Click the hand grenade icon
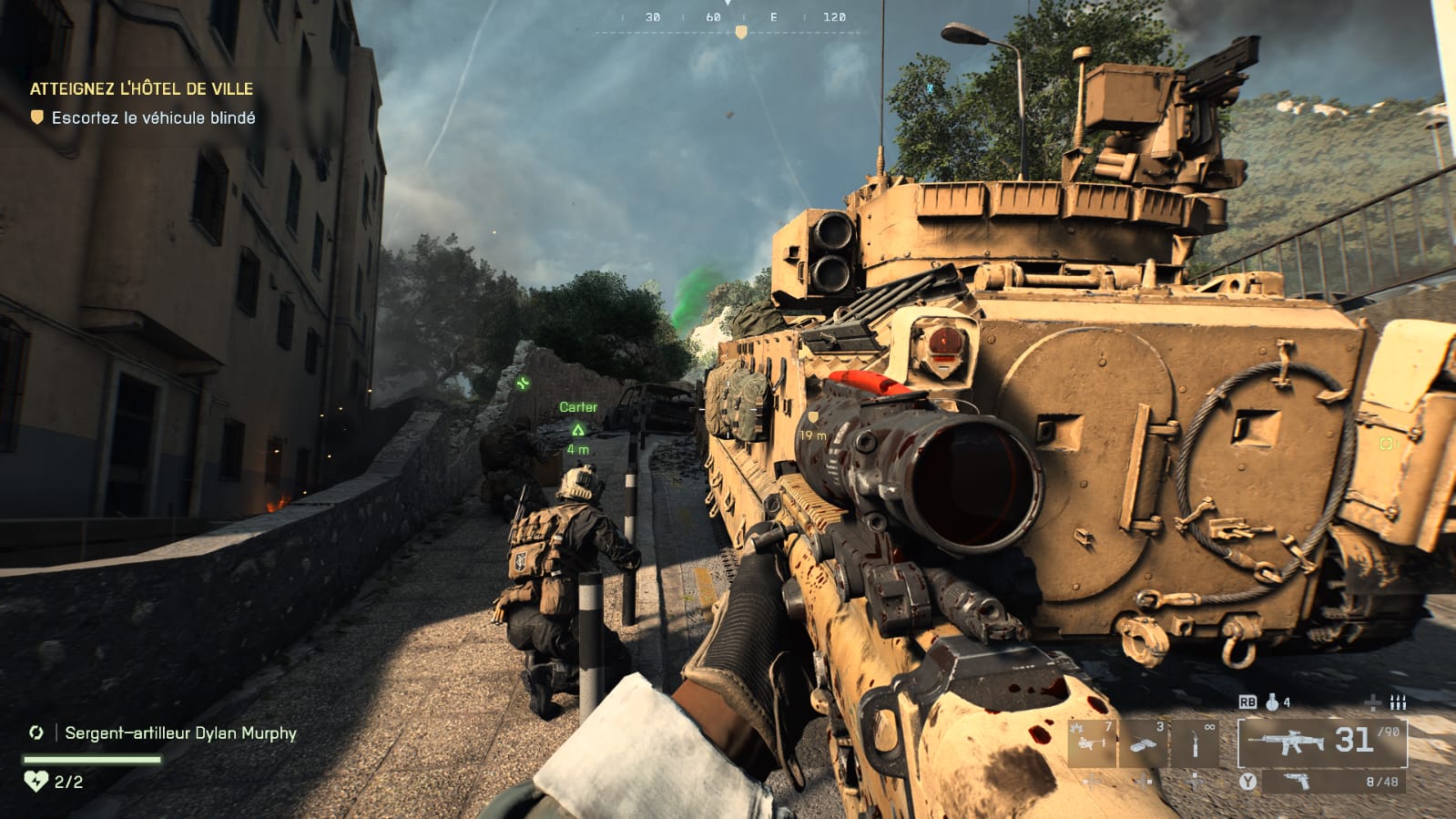Screen dimensions: 1456x819 1272,702
